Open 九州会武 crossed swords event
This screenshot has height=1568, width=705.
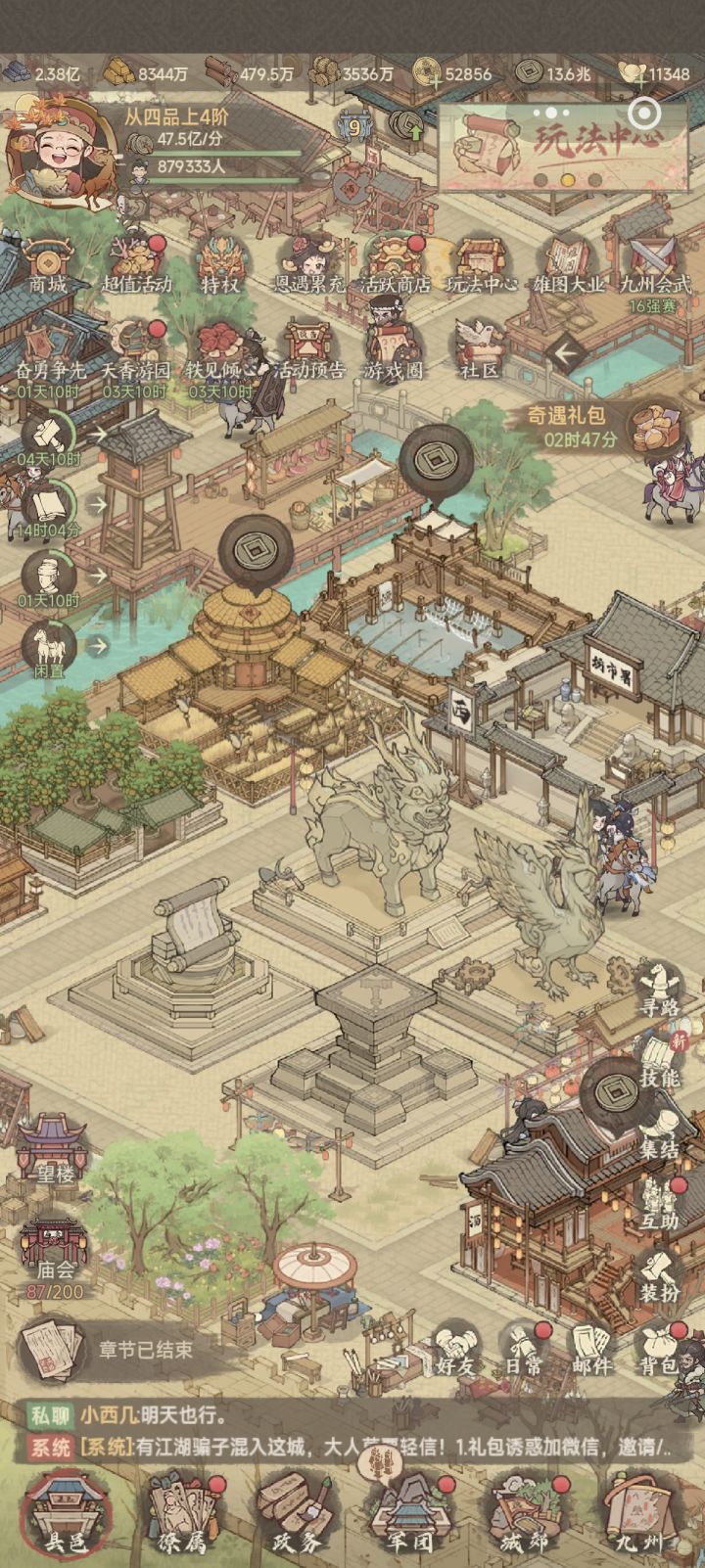click(654, 262)
